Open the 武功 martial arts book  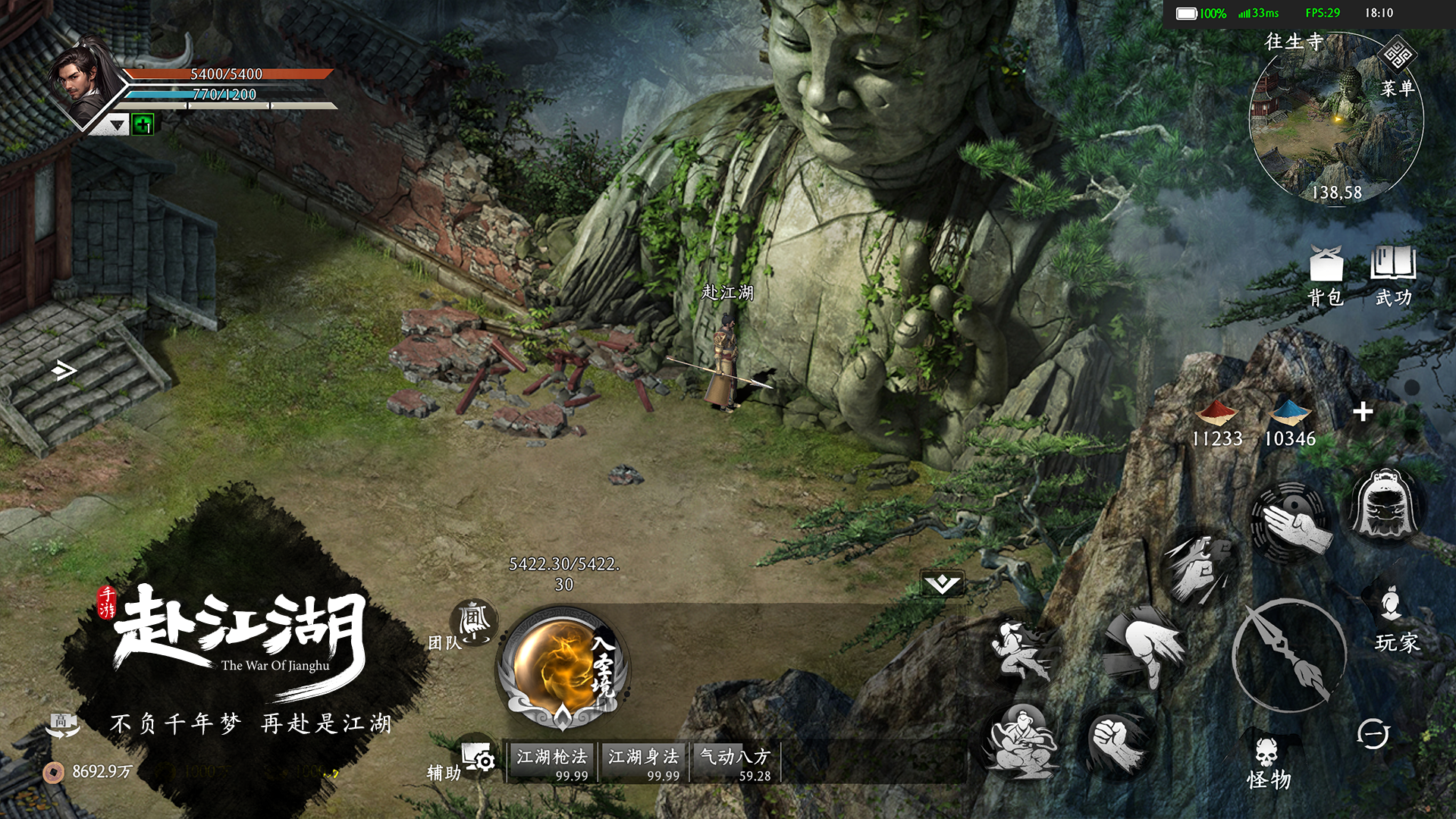coord(1393,277)
